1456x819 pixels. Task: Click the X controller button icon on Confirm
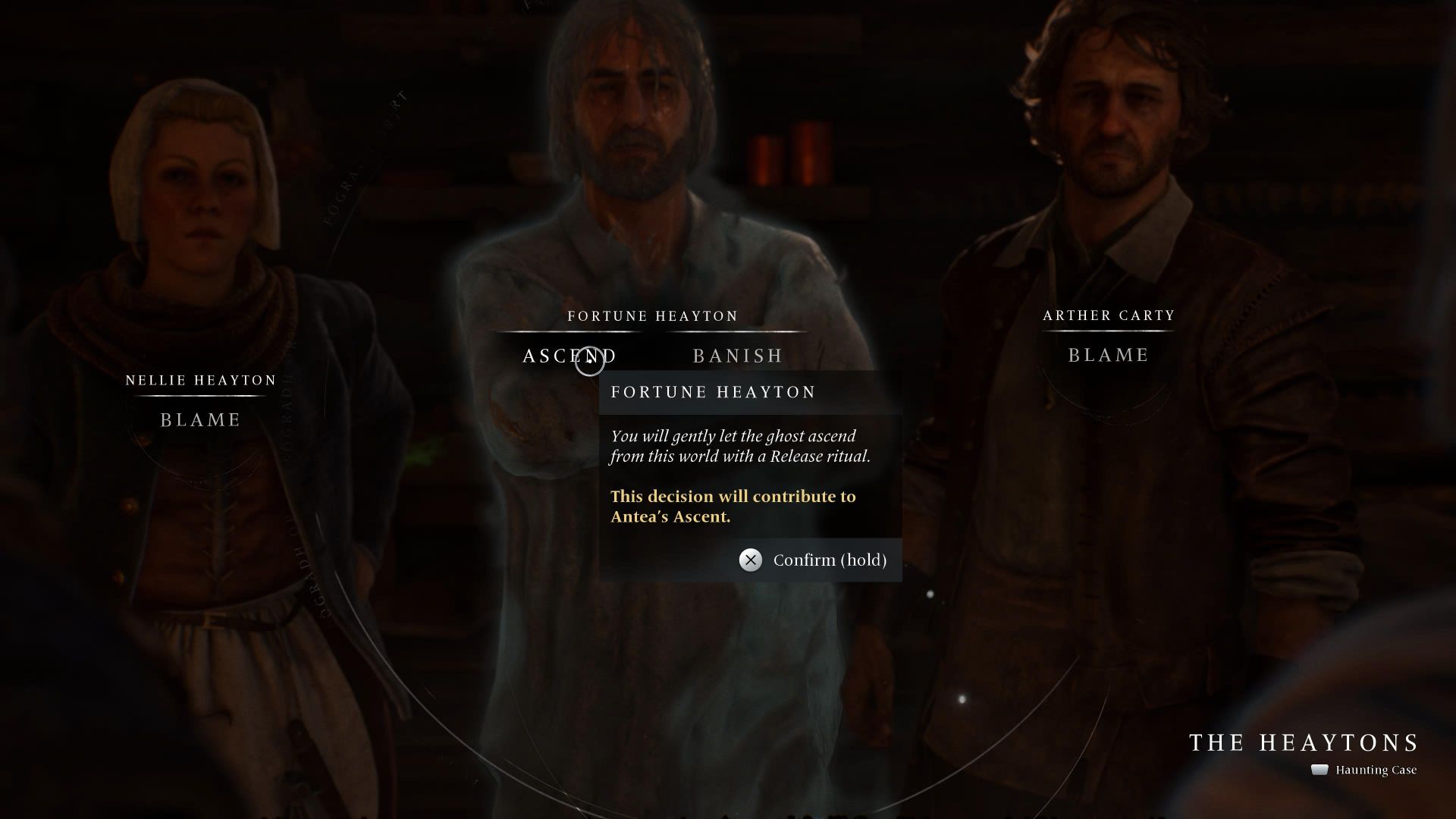click(x=749, y=560)
